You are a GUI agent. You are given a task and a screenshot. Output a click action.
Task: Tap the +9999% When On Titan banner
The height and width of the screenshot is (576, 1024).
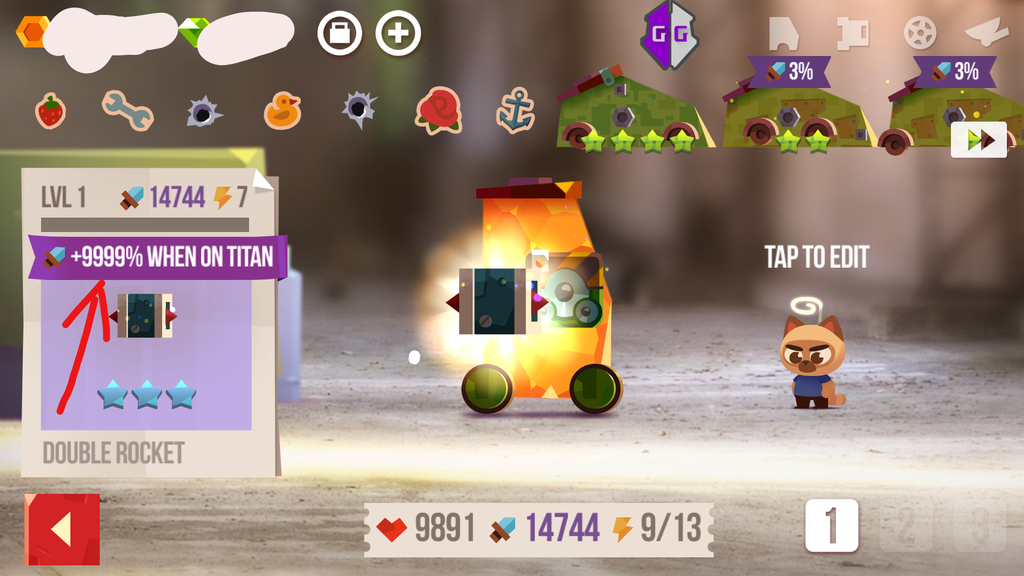[158, 257]
